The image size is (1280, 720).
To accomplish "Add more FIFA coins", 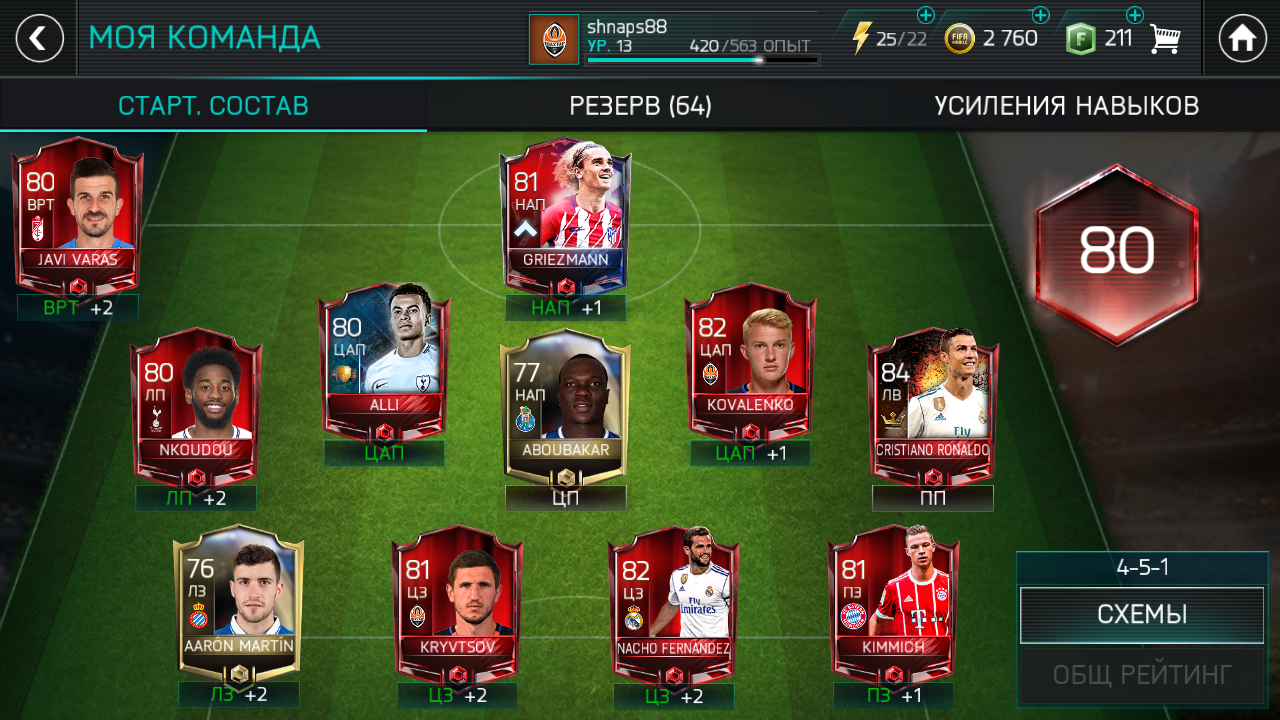I will click(1040, 15).
